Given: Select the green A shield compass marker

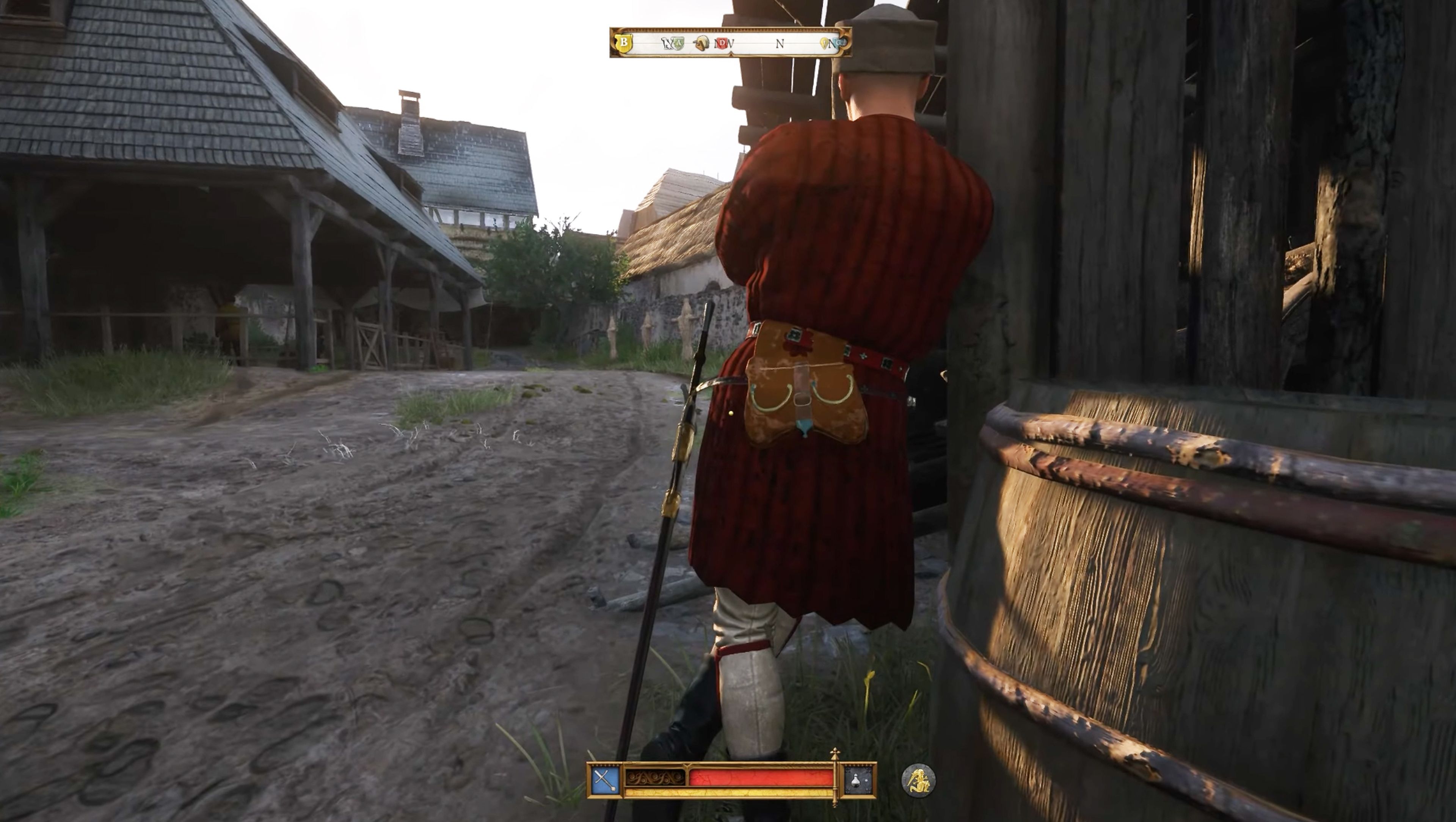Looking at the screenshot, I should [x=678, y=43].
